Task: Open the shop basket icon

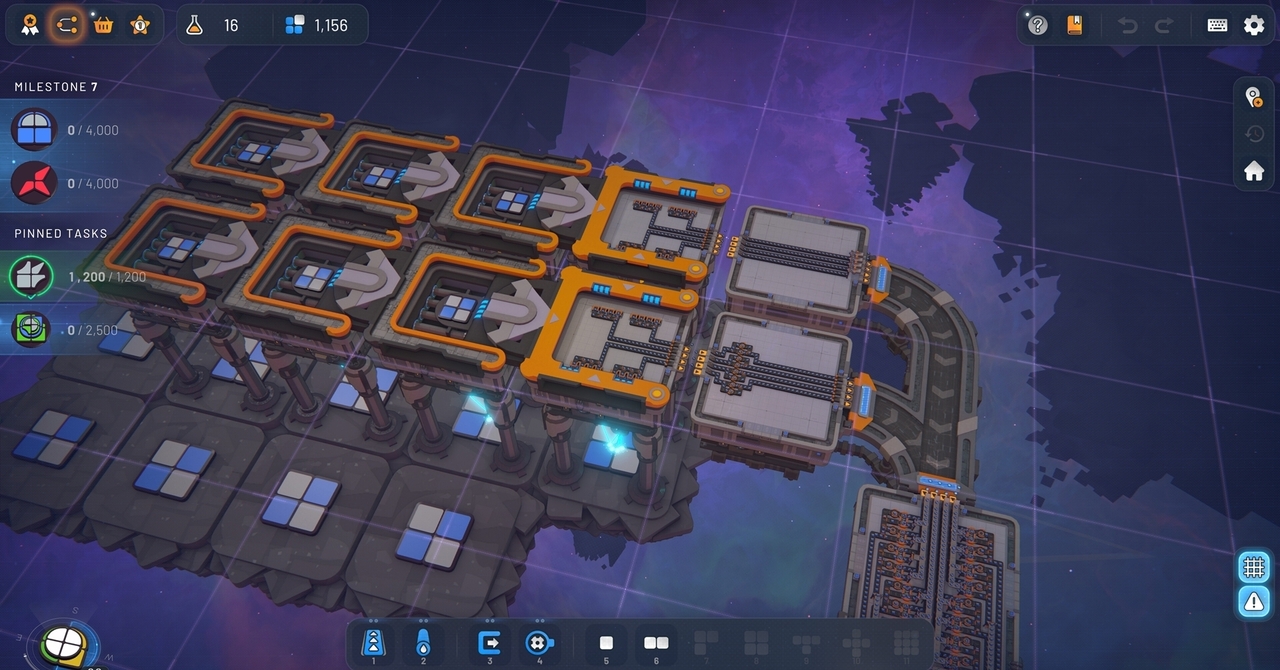Action: (x=103, y=25)
